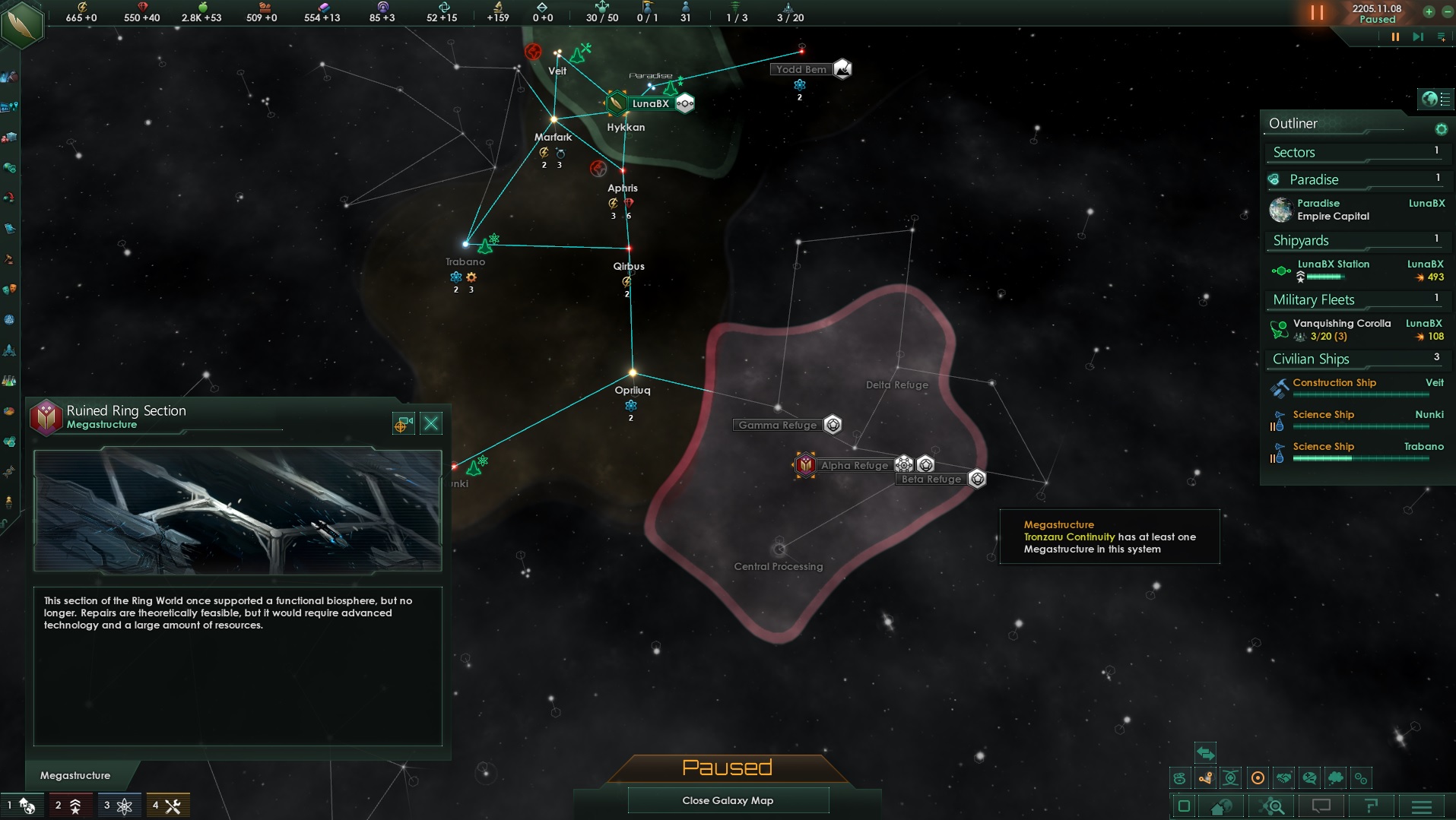Screen dimensions: 1456x820
Task: Return to home system with the house icon
Action: coord(1221,806)
